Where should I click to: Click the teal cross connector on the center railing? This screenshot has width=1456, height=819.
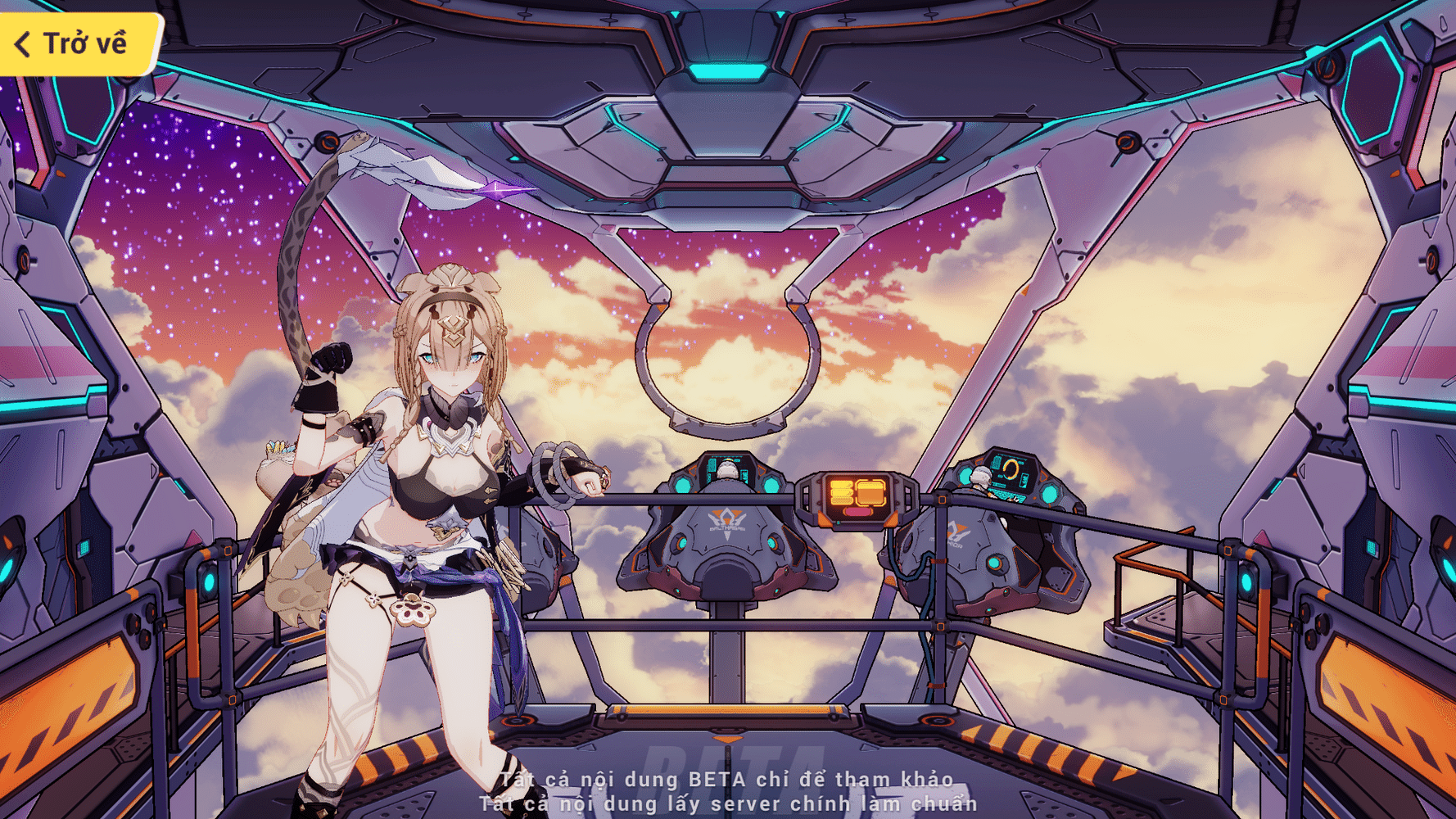click(941, 500)
